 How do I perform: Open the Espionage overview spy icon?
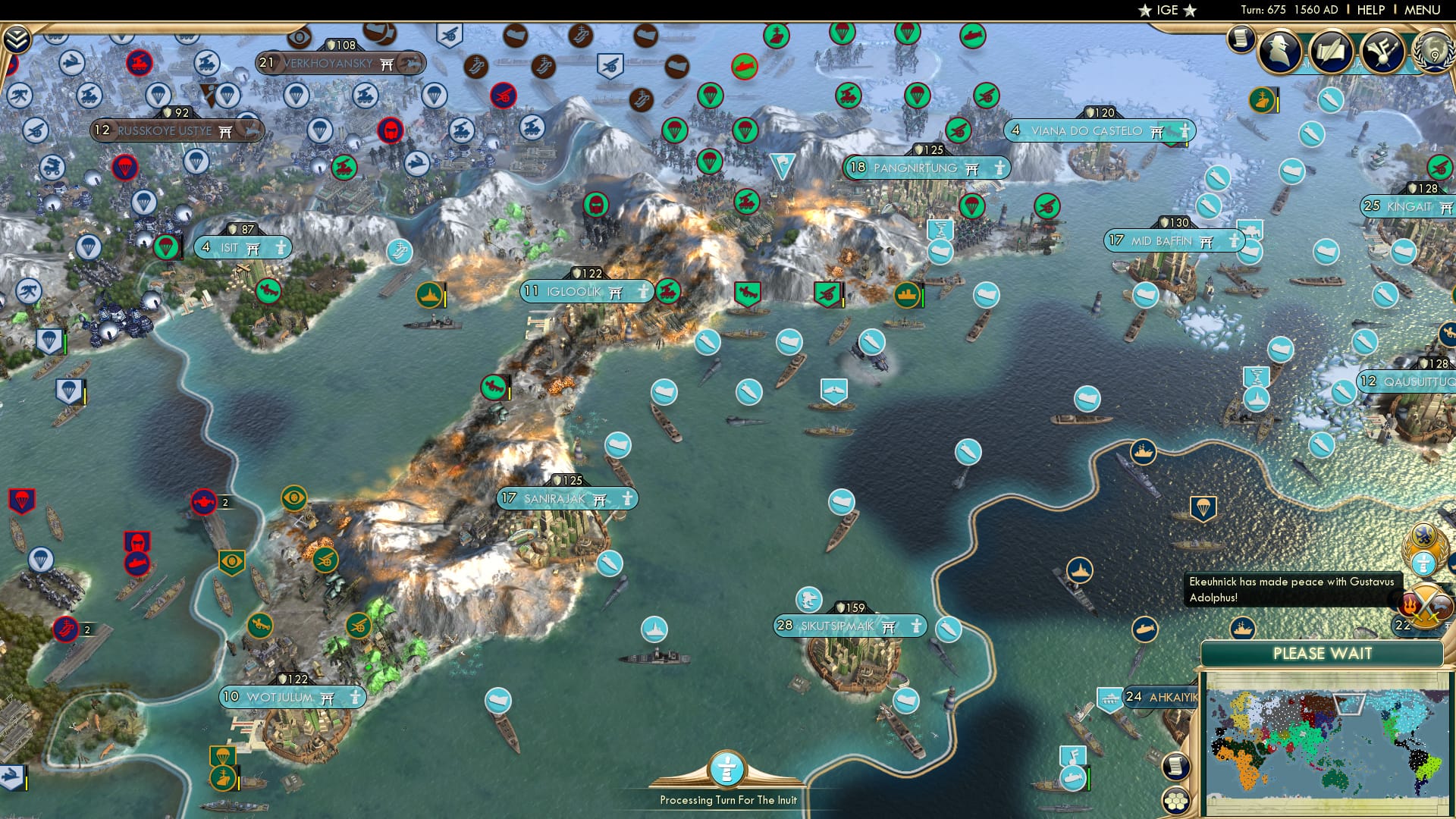(x=1279, y=53)
